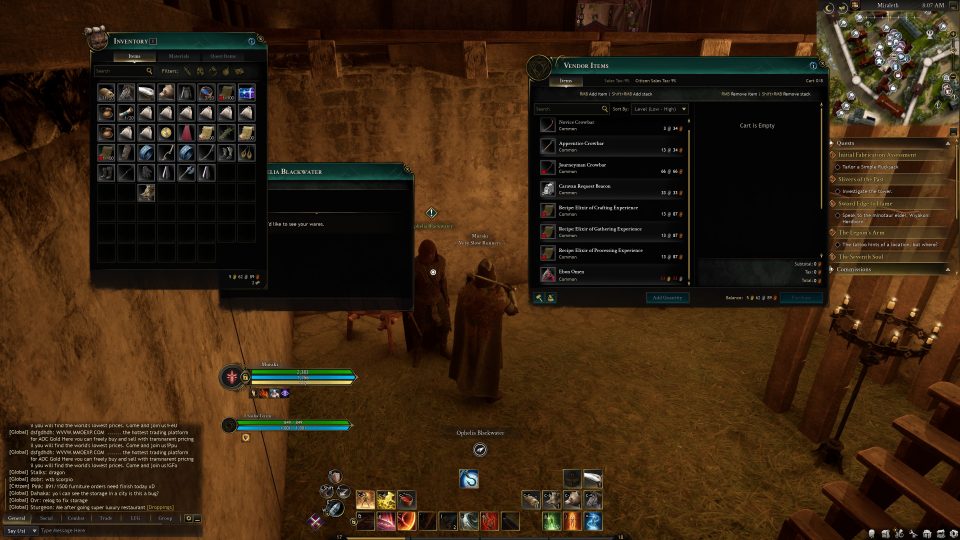
Task: Switch to the Combat chat tab
Action: pyautogui.click(x=75, y=519)
